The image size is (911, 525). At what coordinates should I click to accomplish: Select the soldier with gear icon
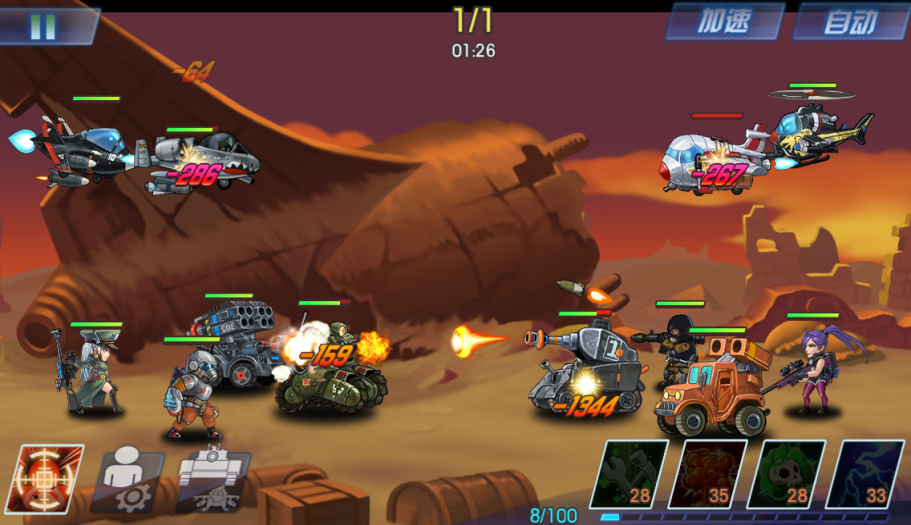pos(129,478)
